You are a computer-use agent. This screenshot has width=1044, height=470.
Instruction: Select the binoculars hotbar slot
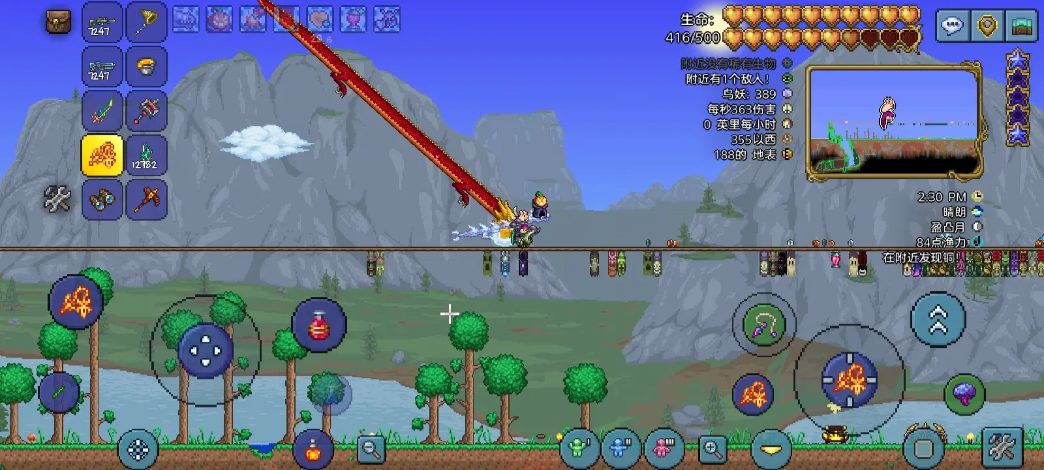point(102,198)
